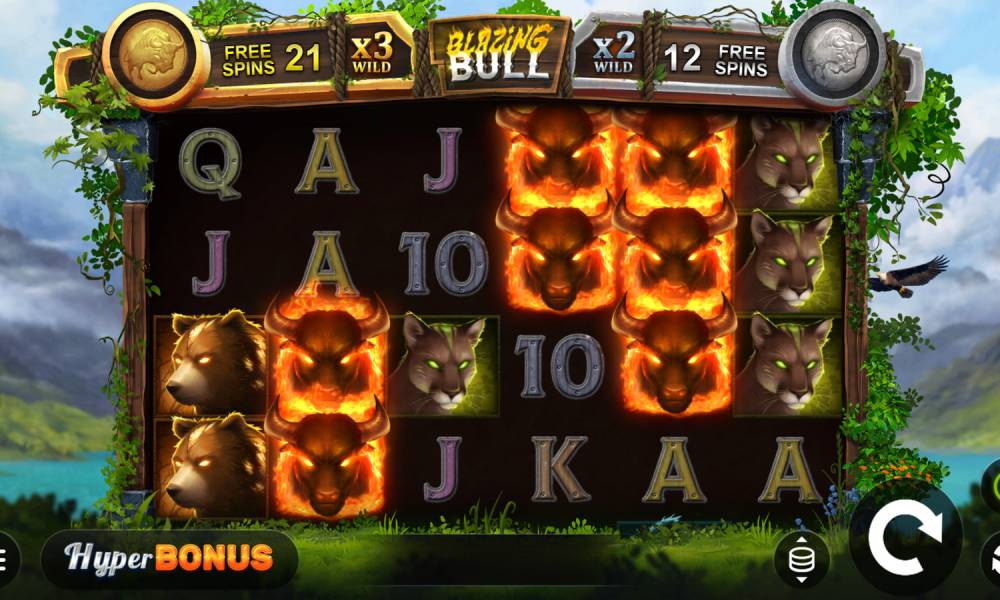Image resolution: width=1000 pixels, height=600 pixels.
Task: Click the autoplay arrows button below the green icon
Action: [x=992, y=558]
